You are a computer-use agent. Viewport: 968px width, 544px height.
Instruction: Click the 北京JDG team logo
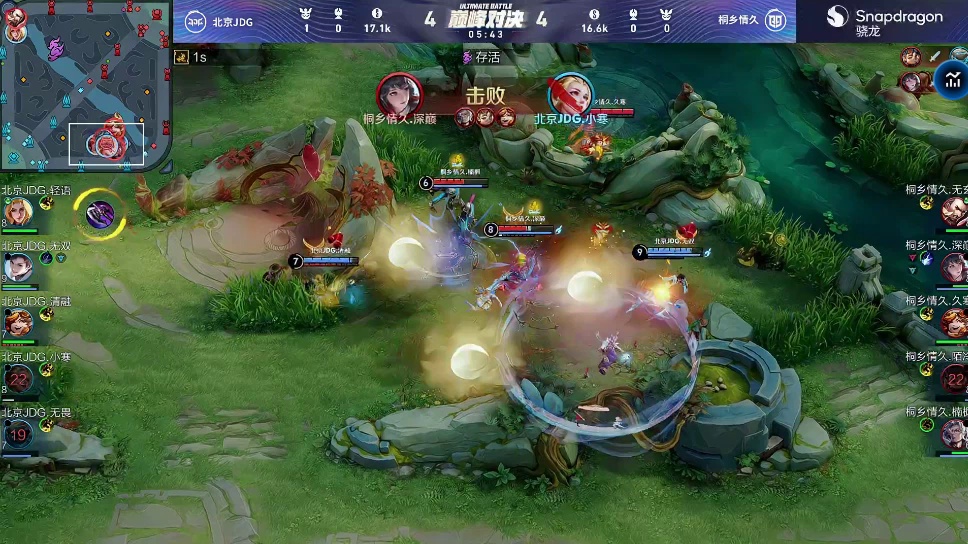[x=195, y=21]
